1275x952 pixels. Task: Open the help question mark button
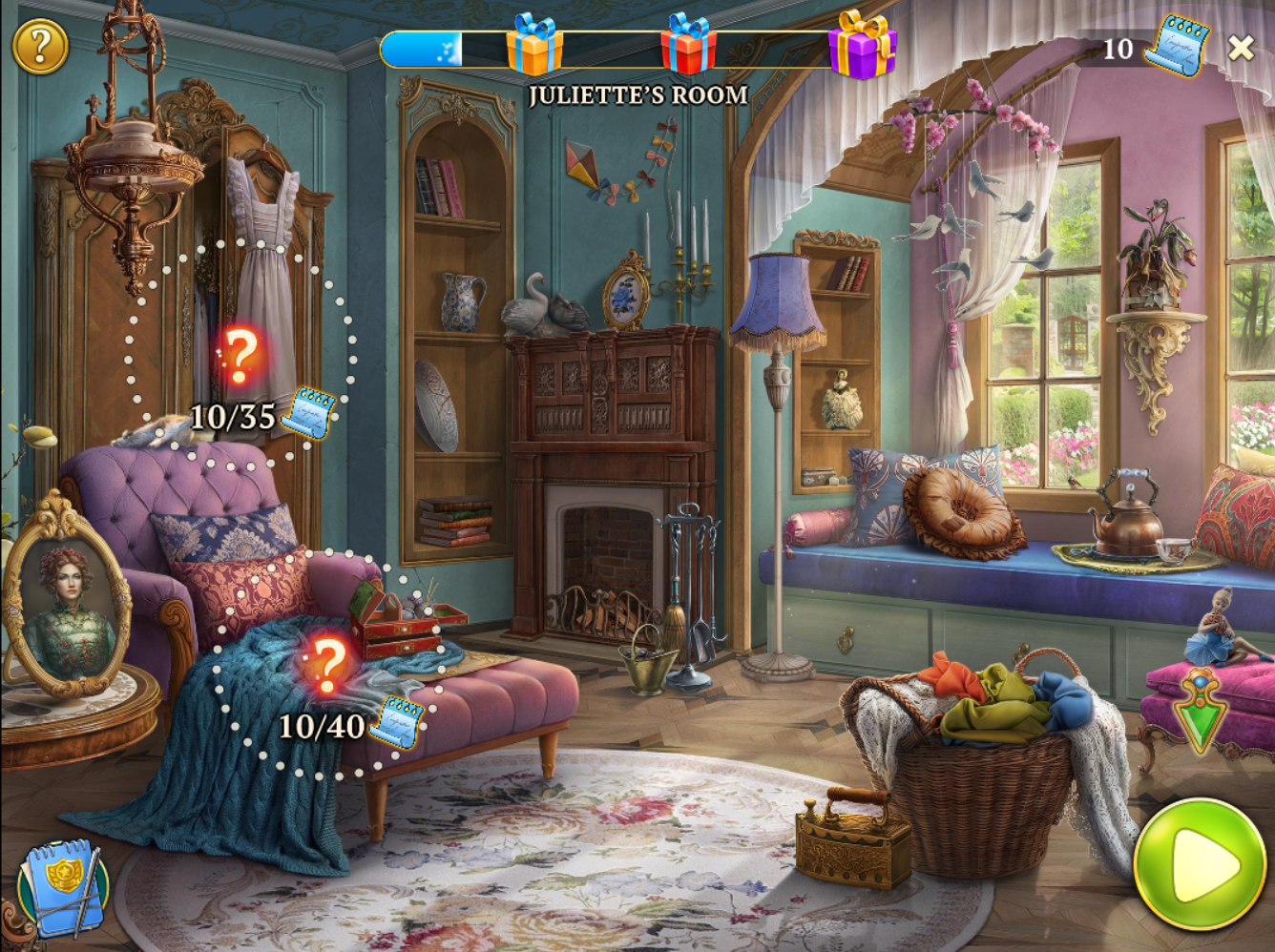[40, 47]
